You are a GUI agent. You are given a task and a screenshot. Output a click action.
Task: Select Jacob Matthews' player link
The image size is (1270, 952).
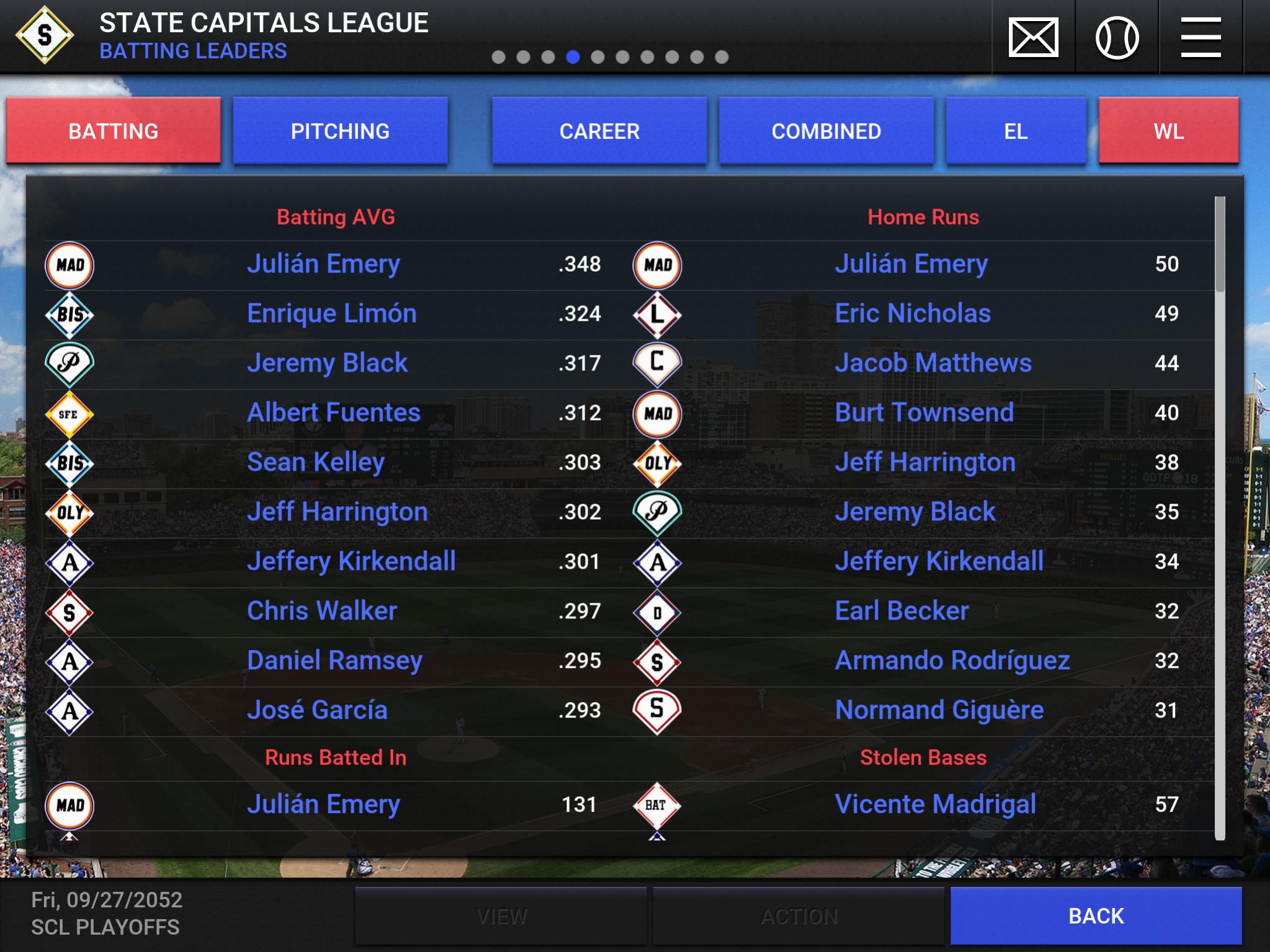(933, 363)
